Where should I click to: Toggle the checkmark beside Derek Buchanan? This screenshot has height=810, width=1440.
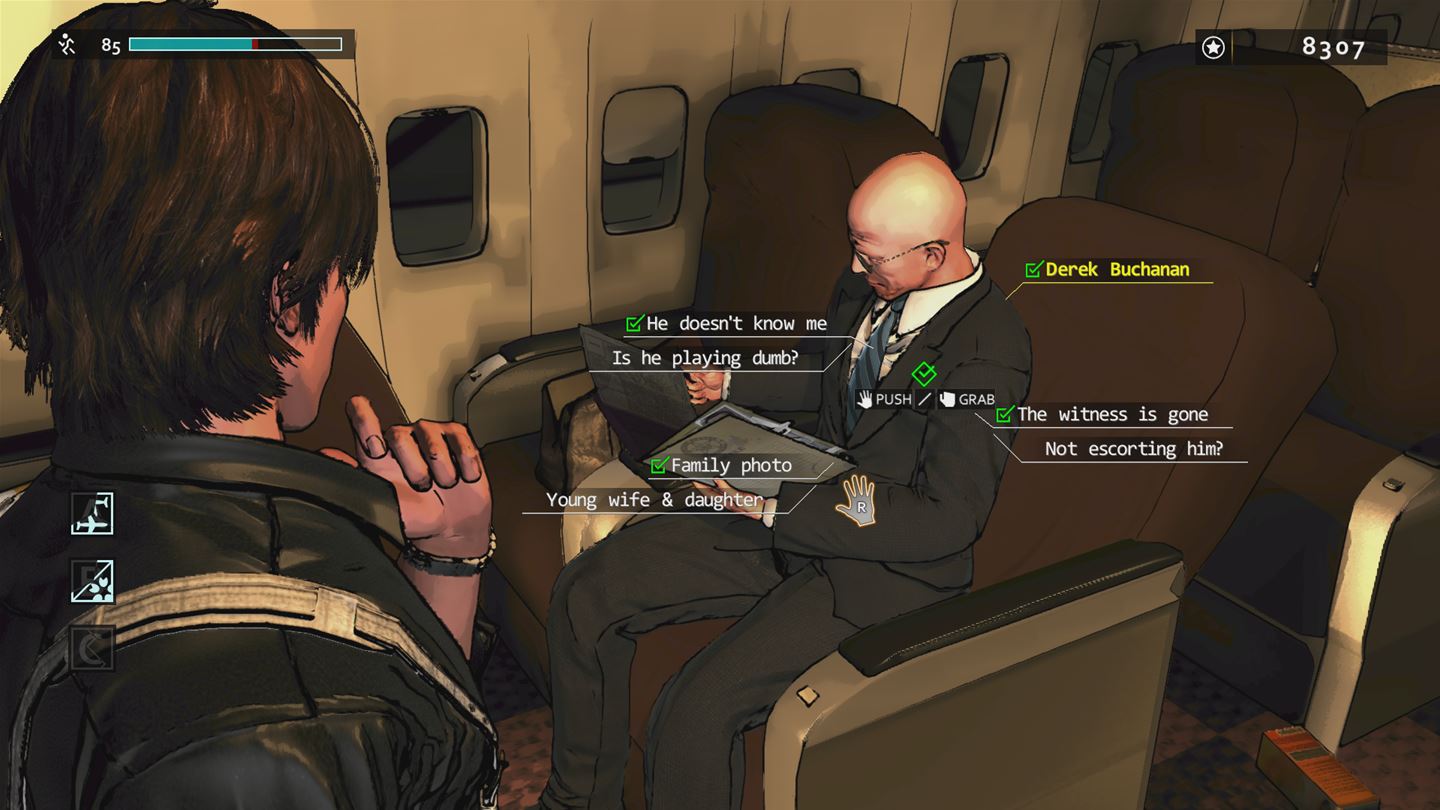tap(1031, 269)
